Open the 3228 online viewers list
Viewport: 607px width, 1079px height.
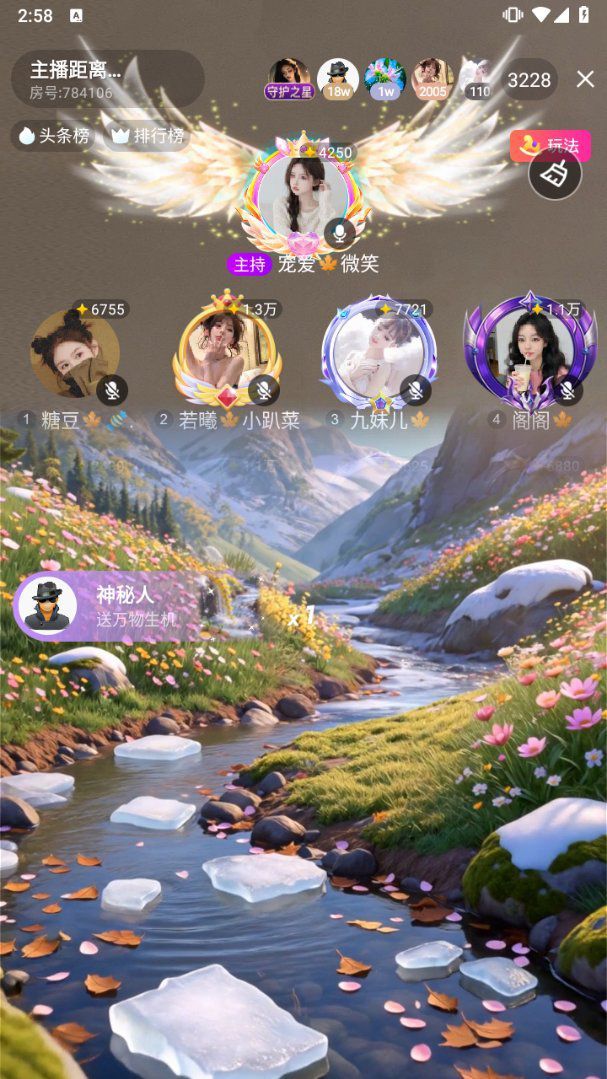click(x=528, y=80)
